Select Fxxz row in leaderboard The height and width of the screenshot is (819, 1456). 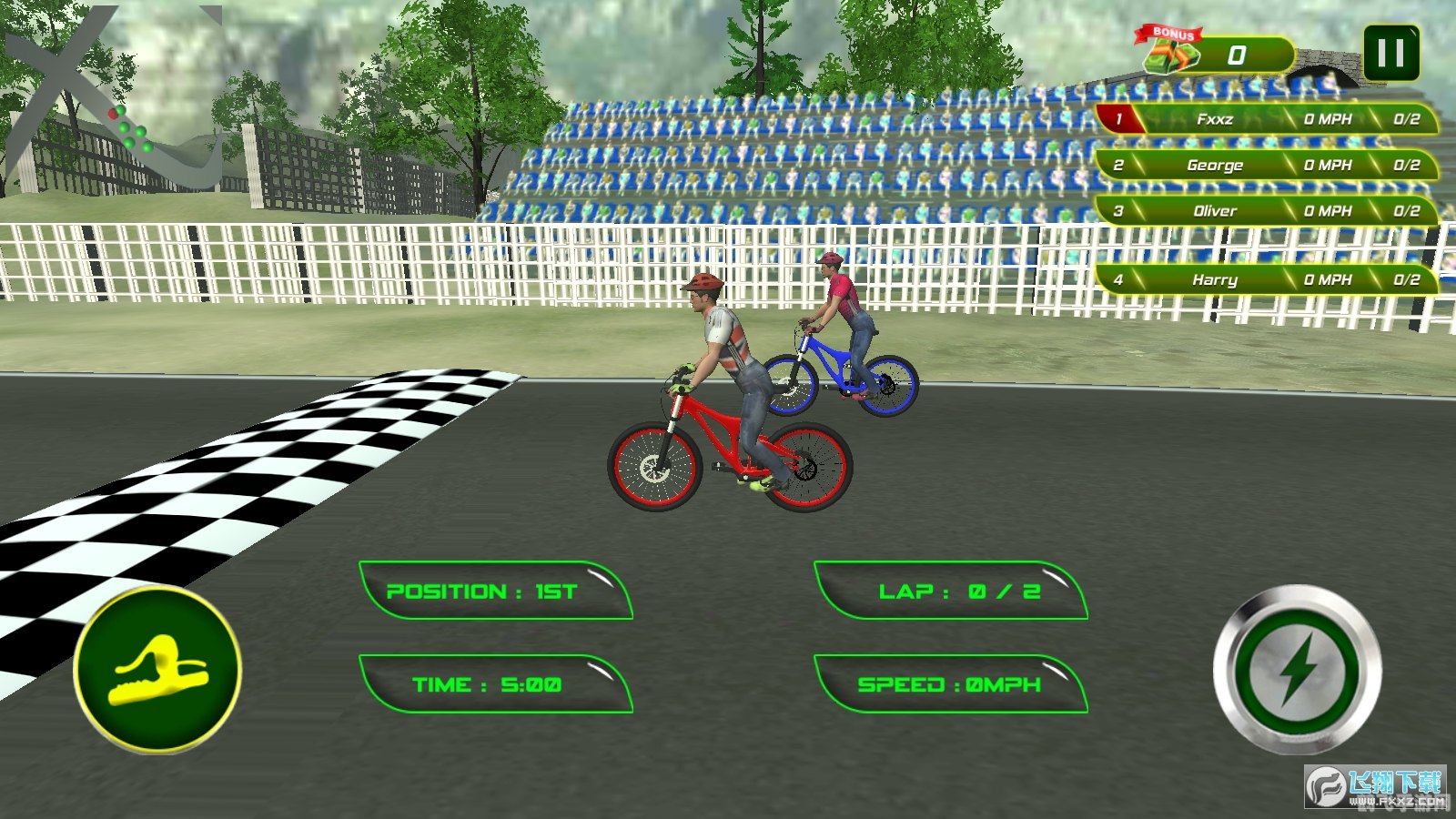point(1267,119)
